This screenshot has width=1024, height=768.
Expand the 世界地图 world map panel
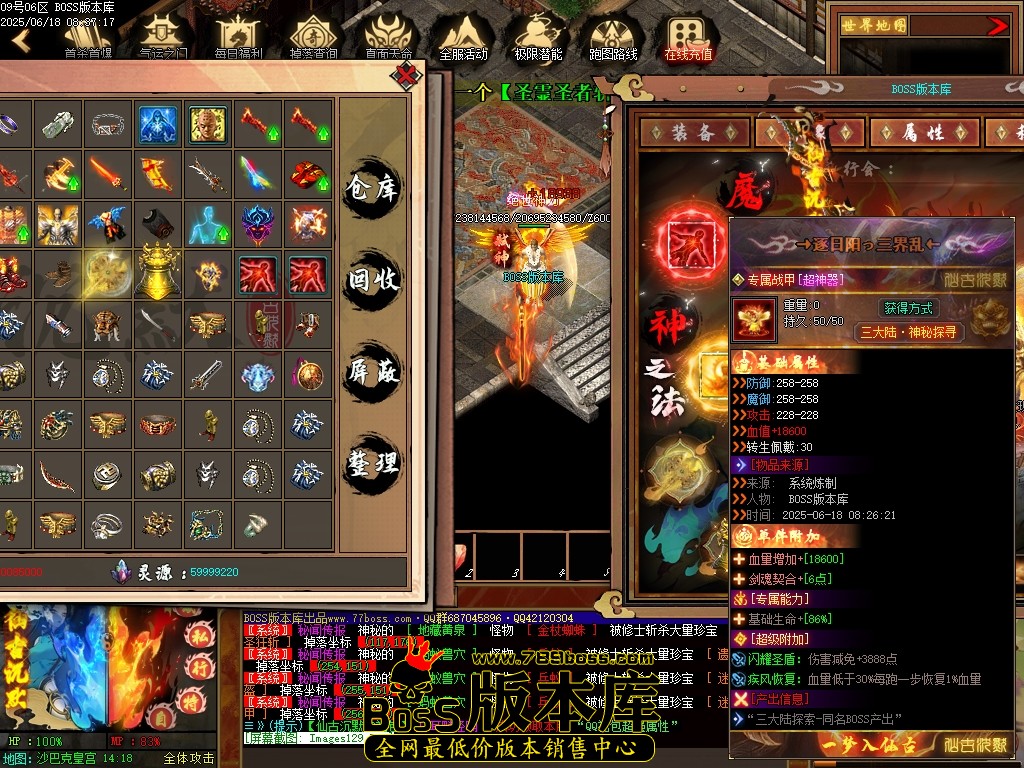[997, 27]
